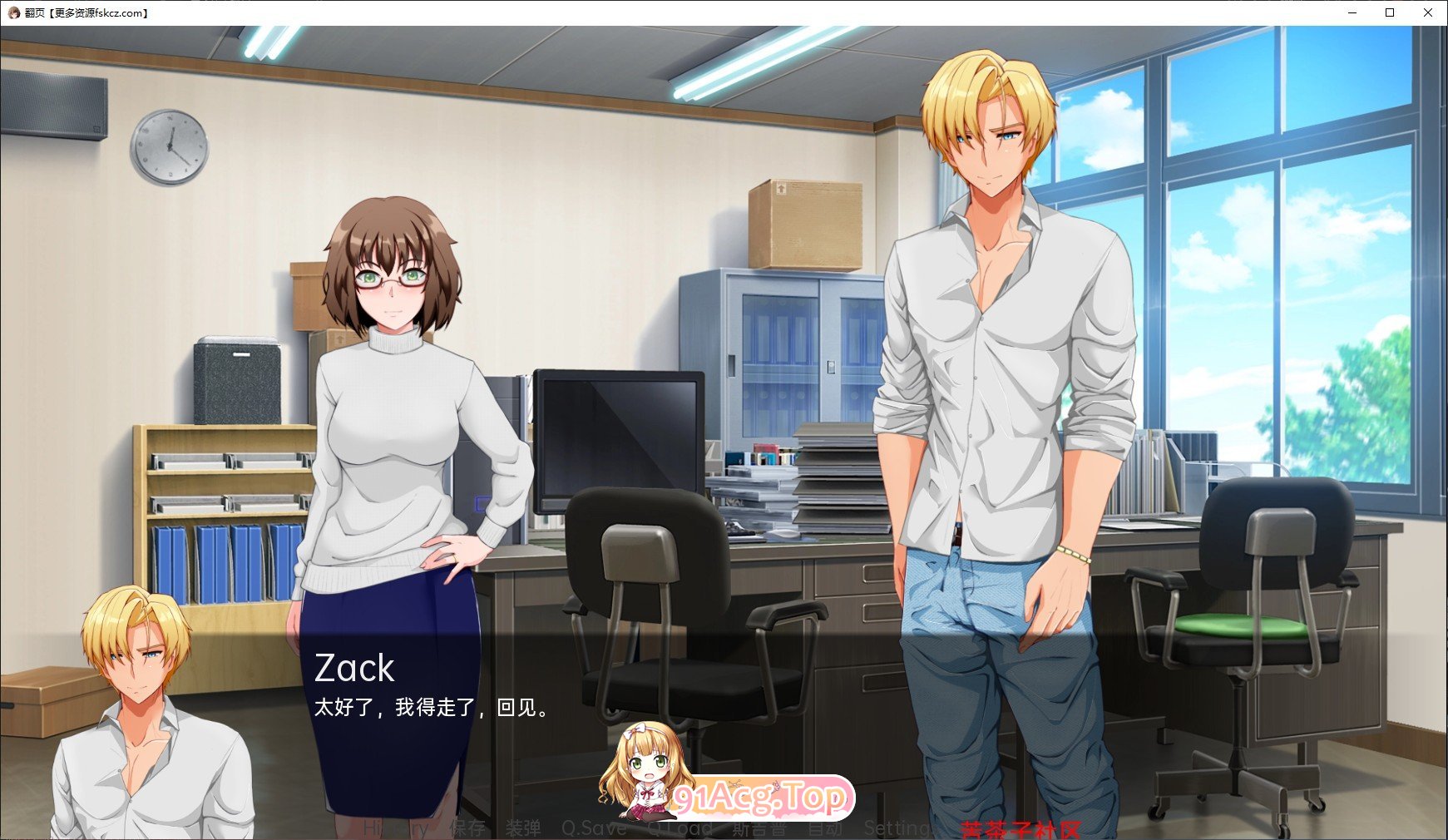Viewport: 1448px width, 840px height.
Task: Perform a quick save via Q.Save
Action: [x=594, y=828]
